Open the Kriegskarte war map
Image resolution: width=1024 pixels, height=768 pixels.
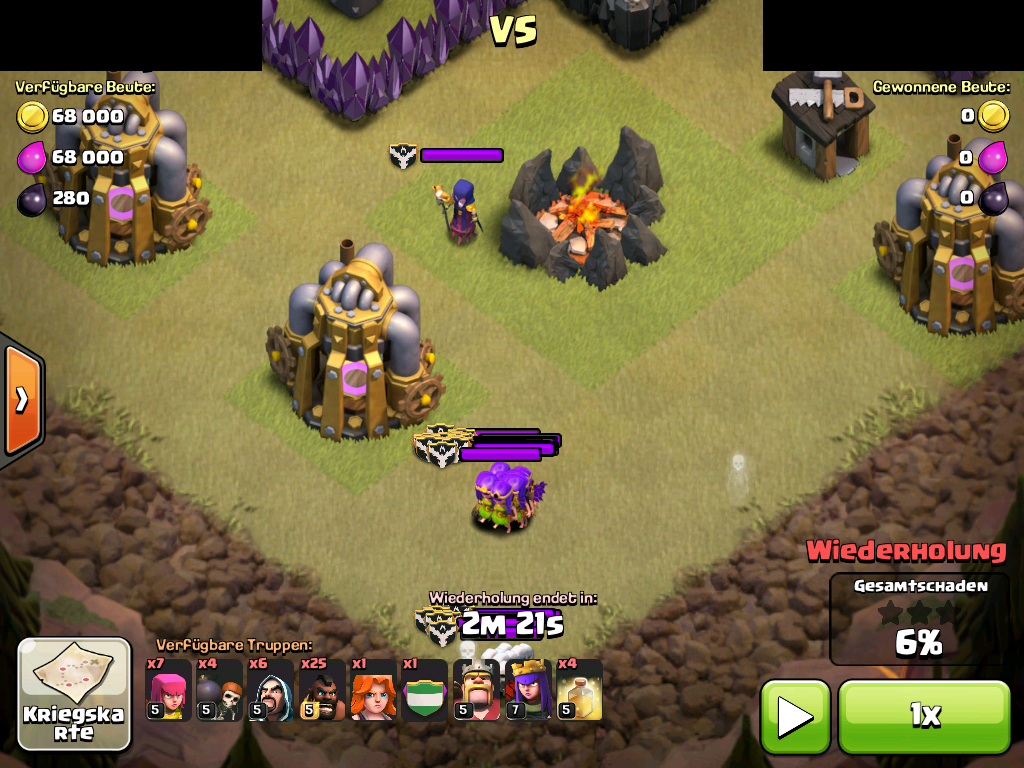click(x=74, y=694)
